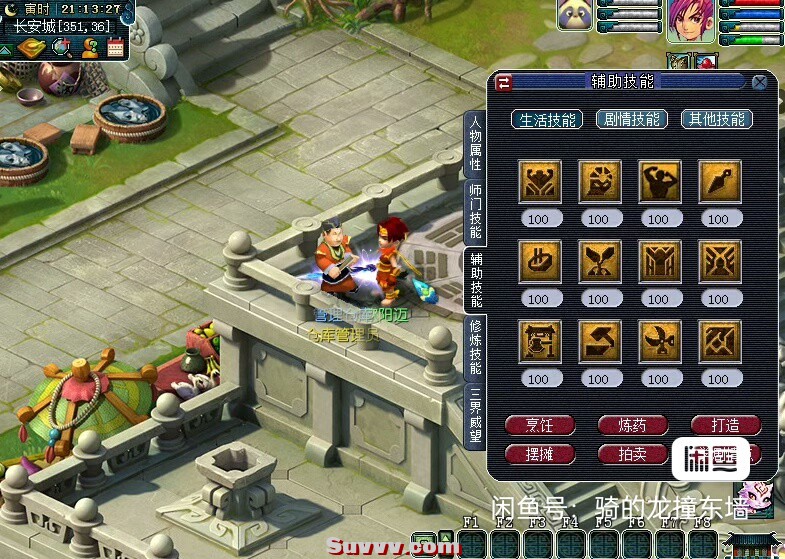This screenshot has height=559, width=785.
Task: Click the 烹饪 cooking button
Action: (x=539, y=425)
